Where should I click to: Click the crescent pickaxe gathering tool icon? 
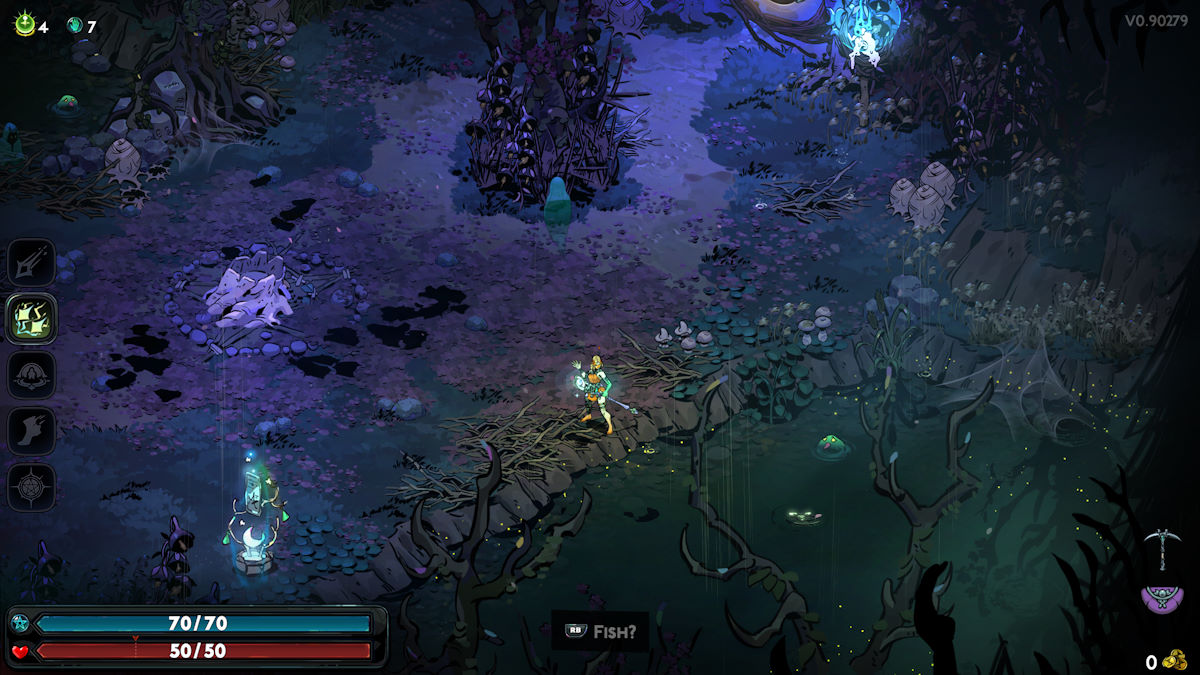[1162, 549]
